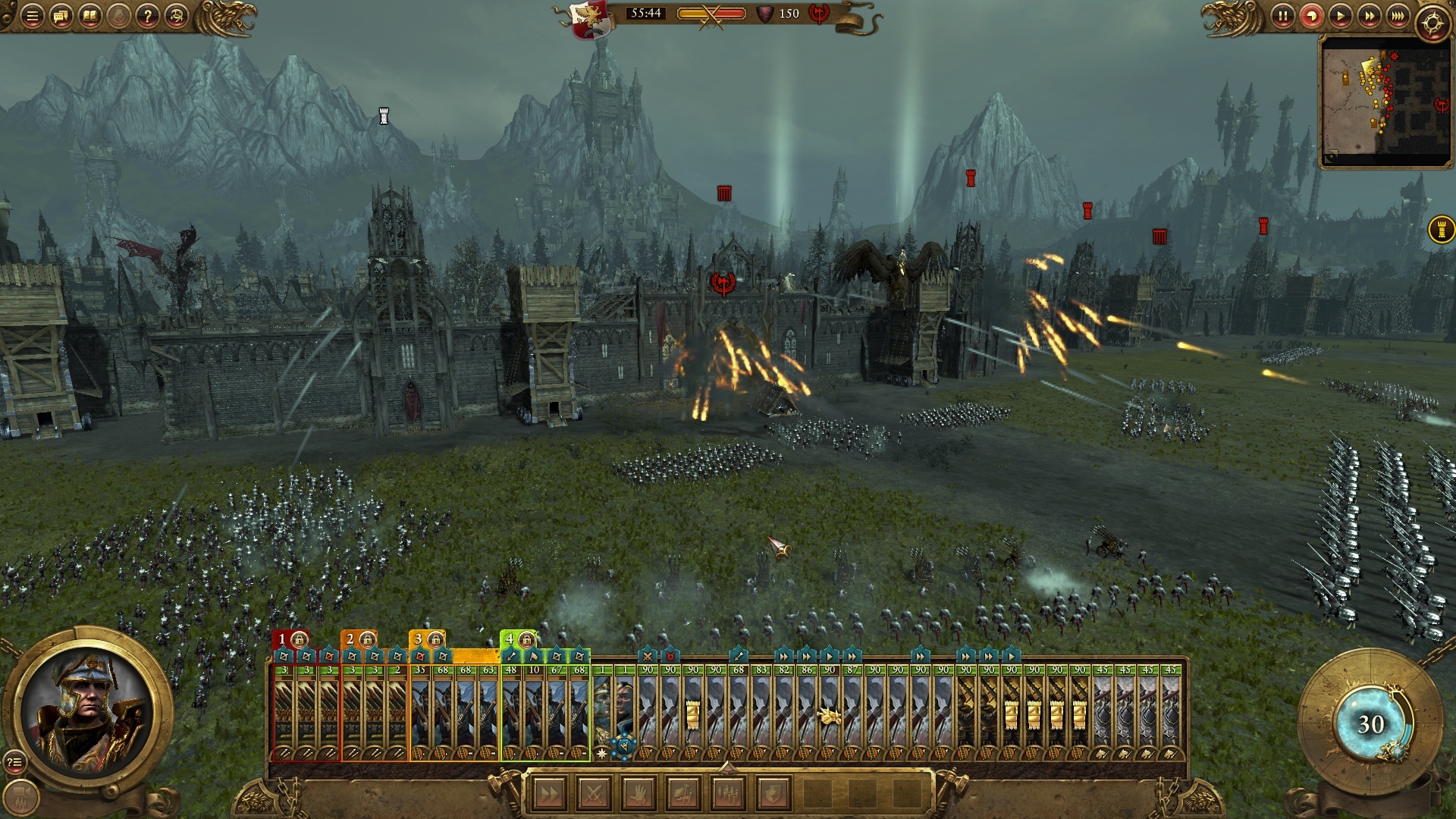Screen dimensions: 1456x819
Task: Toggle running with the double-arrow icon
Action: [x=551, y=795]
